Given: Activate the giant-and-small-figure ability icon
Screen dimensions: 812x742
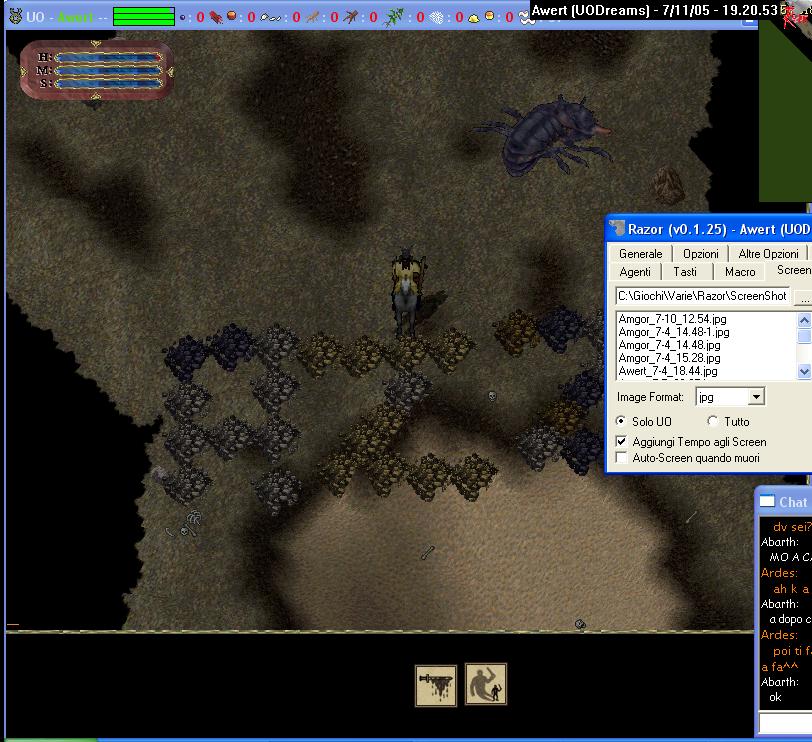Looking at the screenshot, I should click(486, 684).
